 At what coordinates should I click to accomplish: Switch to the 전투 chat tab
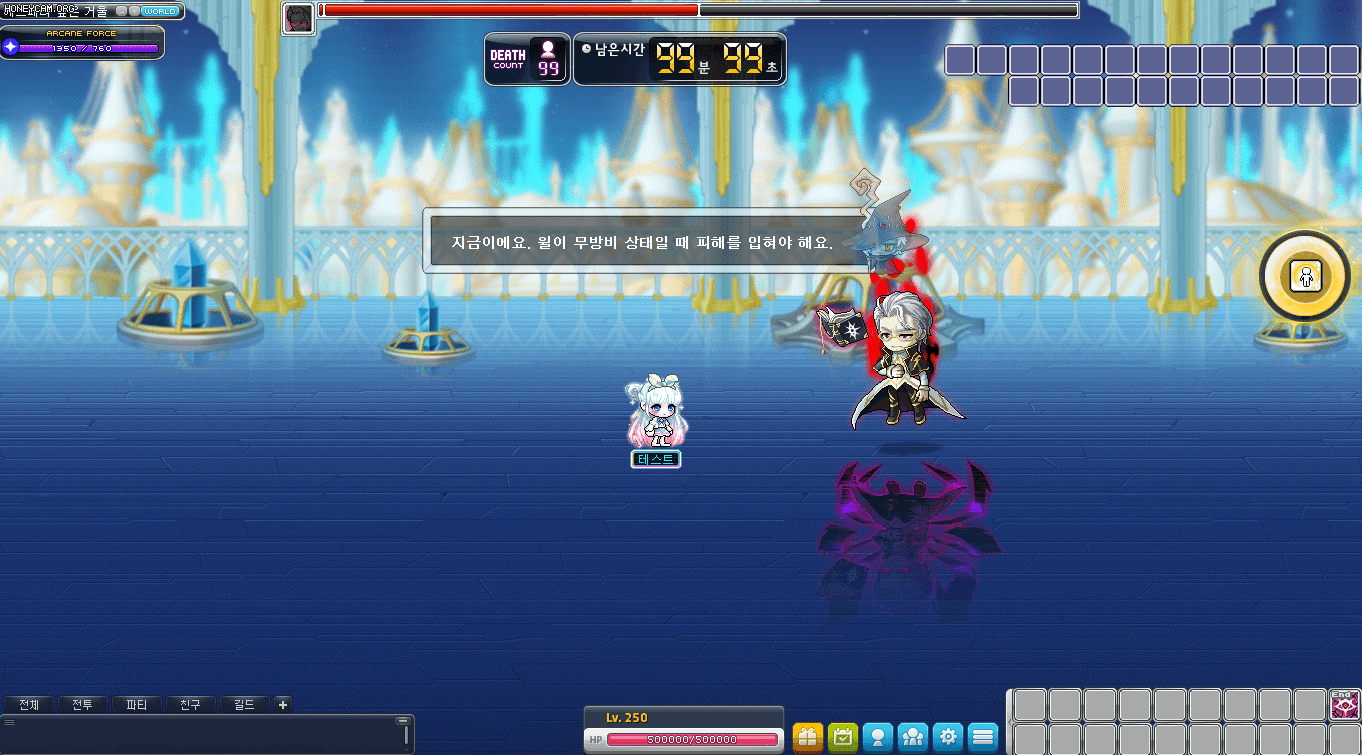[x=83, y=705]
